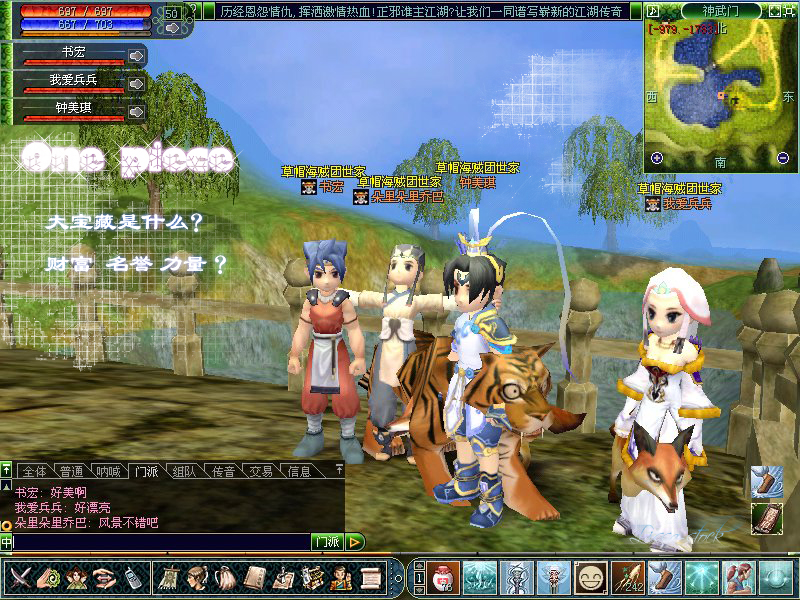Open the 门派 channel selector beside chat input
This screenshot has height=600, width=800.
326,542
